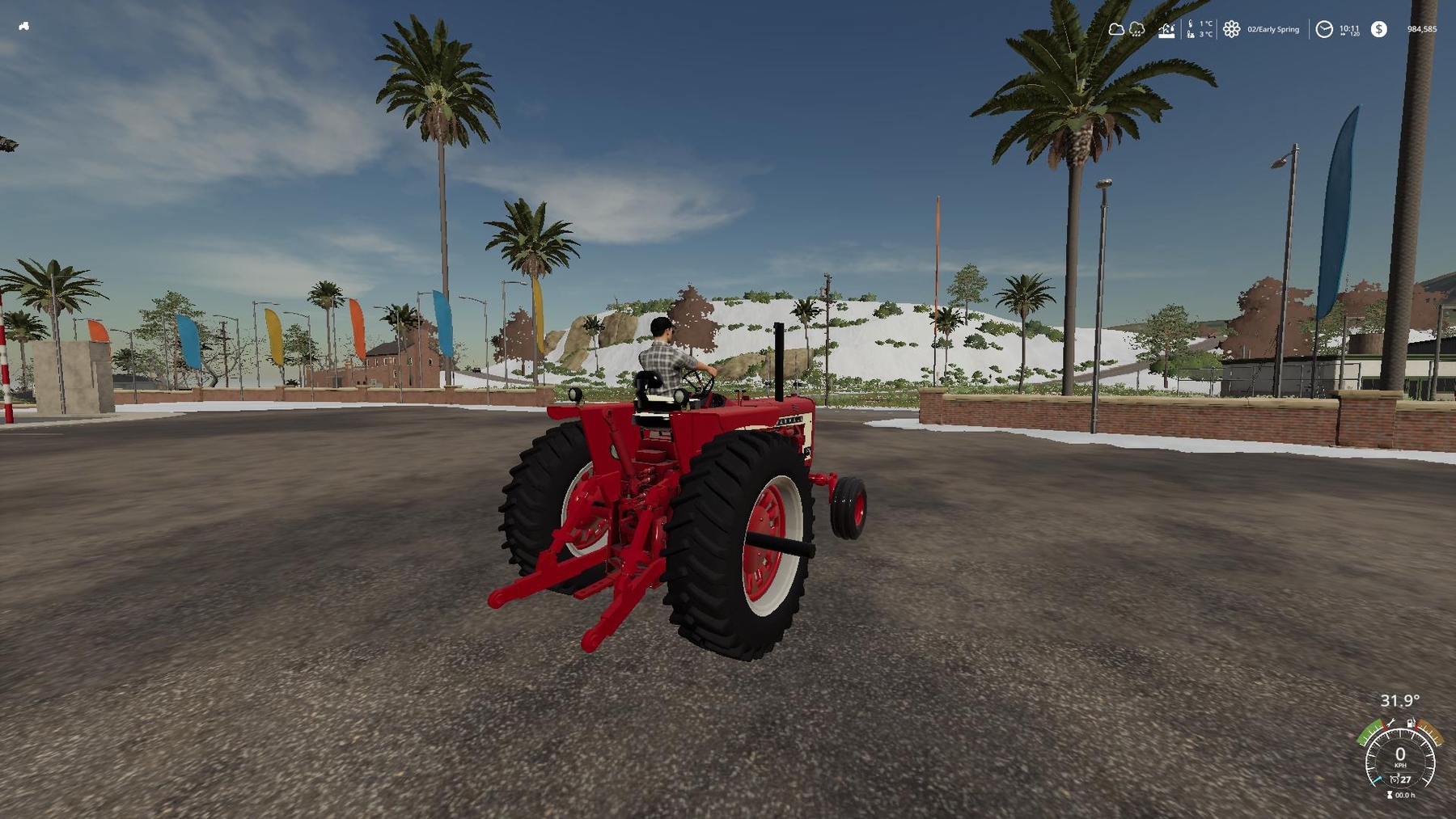Select the fuel pump icon above the gauge
Viewport: 1456px width, 819px height.
click(x=1410, y=722)
